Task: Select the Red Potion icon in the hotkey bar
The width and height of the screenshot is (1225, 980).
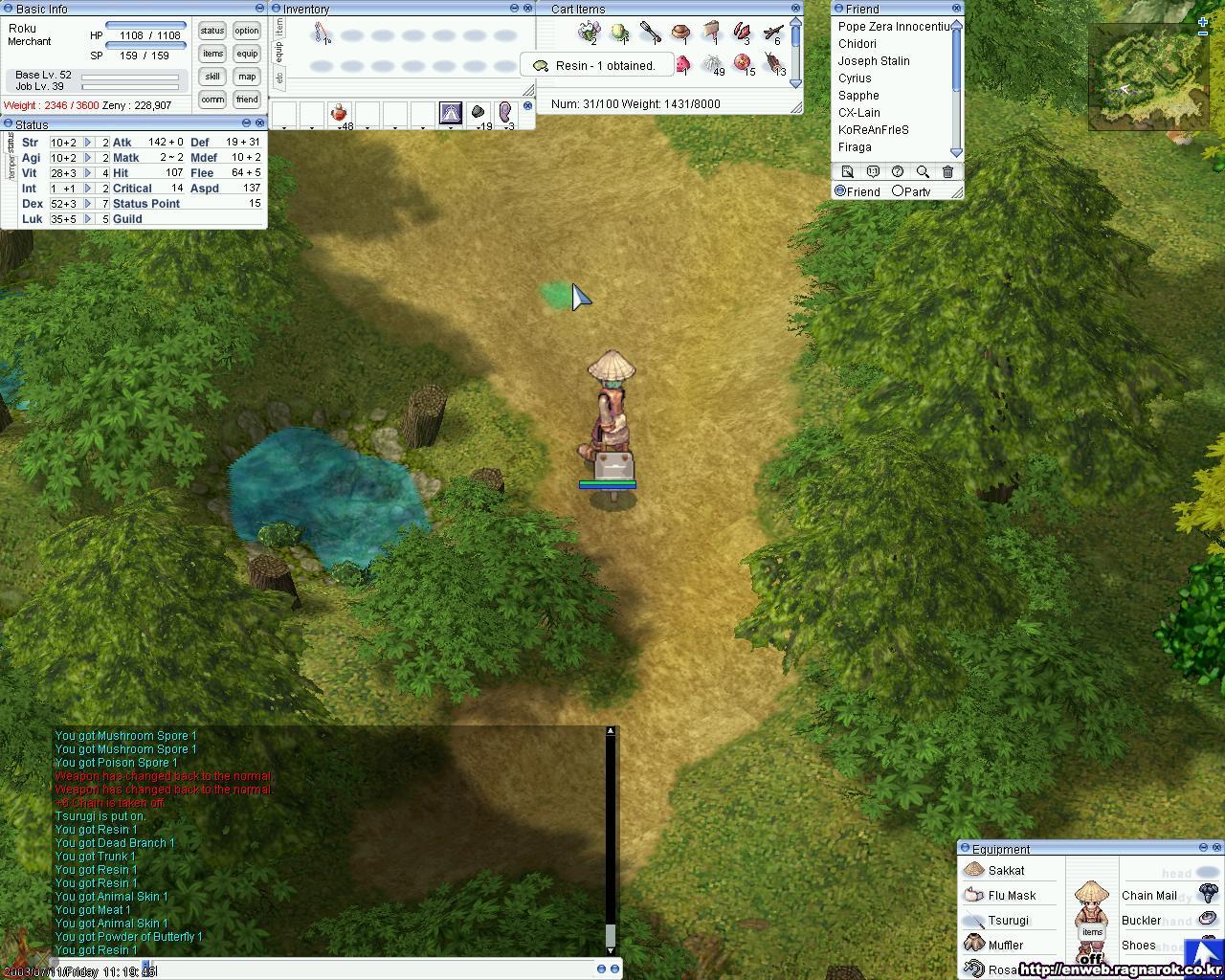Action: 341,112
